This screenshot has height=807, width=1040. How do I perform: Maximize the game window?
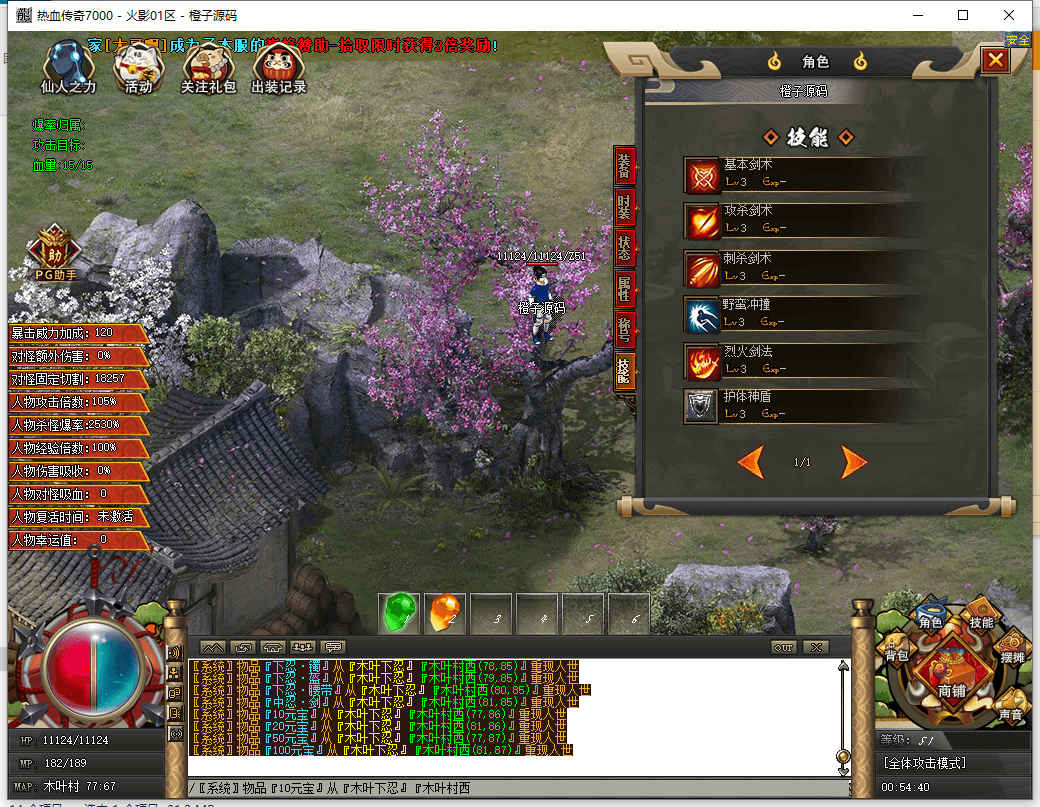(x=963, y=15)
